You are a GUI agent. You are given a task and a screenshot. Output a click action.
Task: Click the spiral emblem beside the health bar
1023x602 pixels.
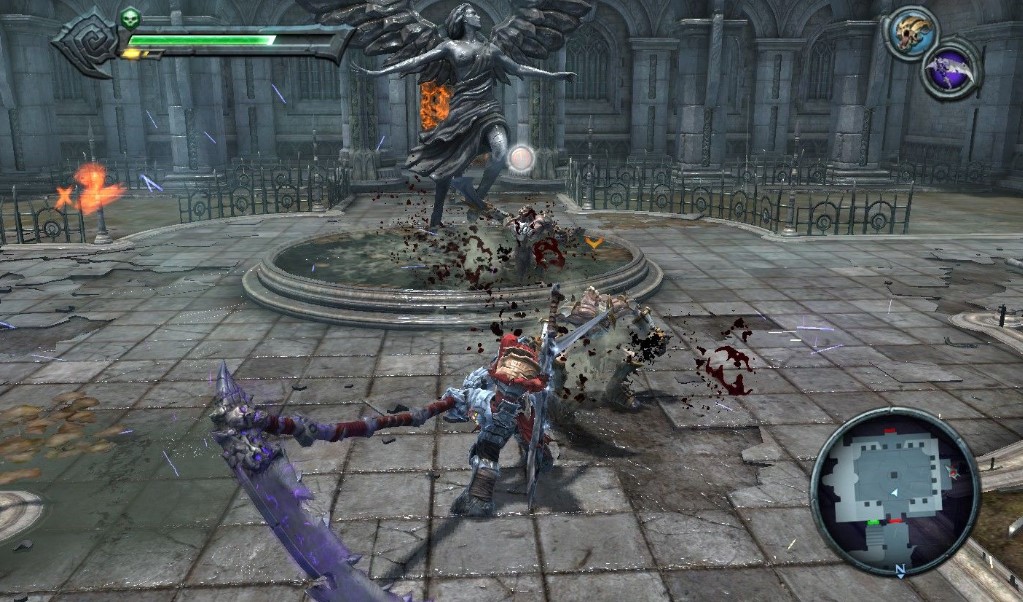[87, 42]
